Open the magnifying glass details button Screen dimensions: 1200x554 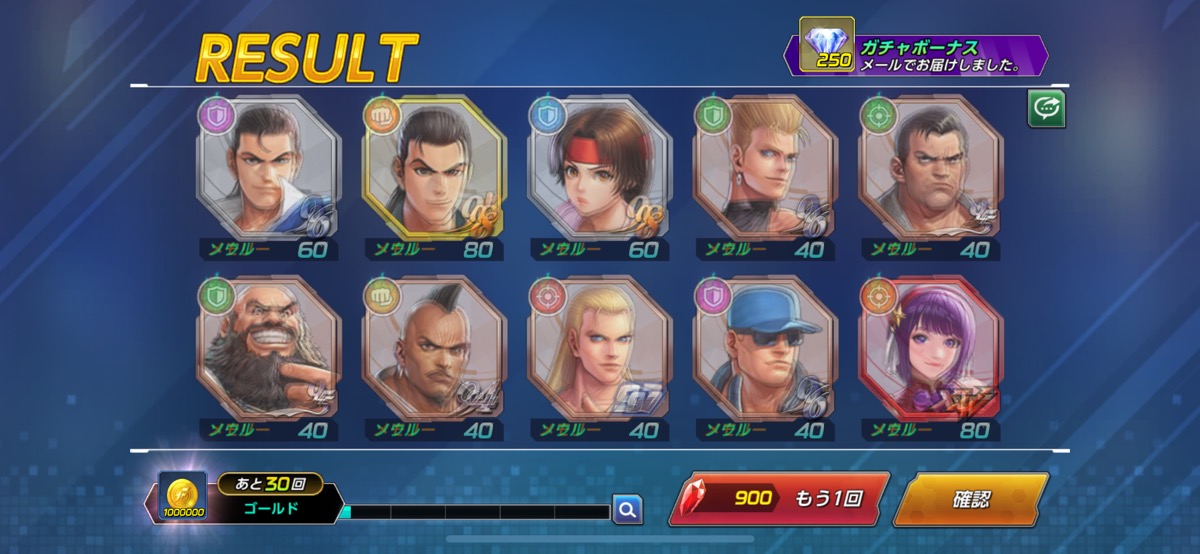pyautogui.click(x=627, y=510)
